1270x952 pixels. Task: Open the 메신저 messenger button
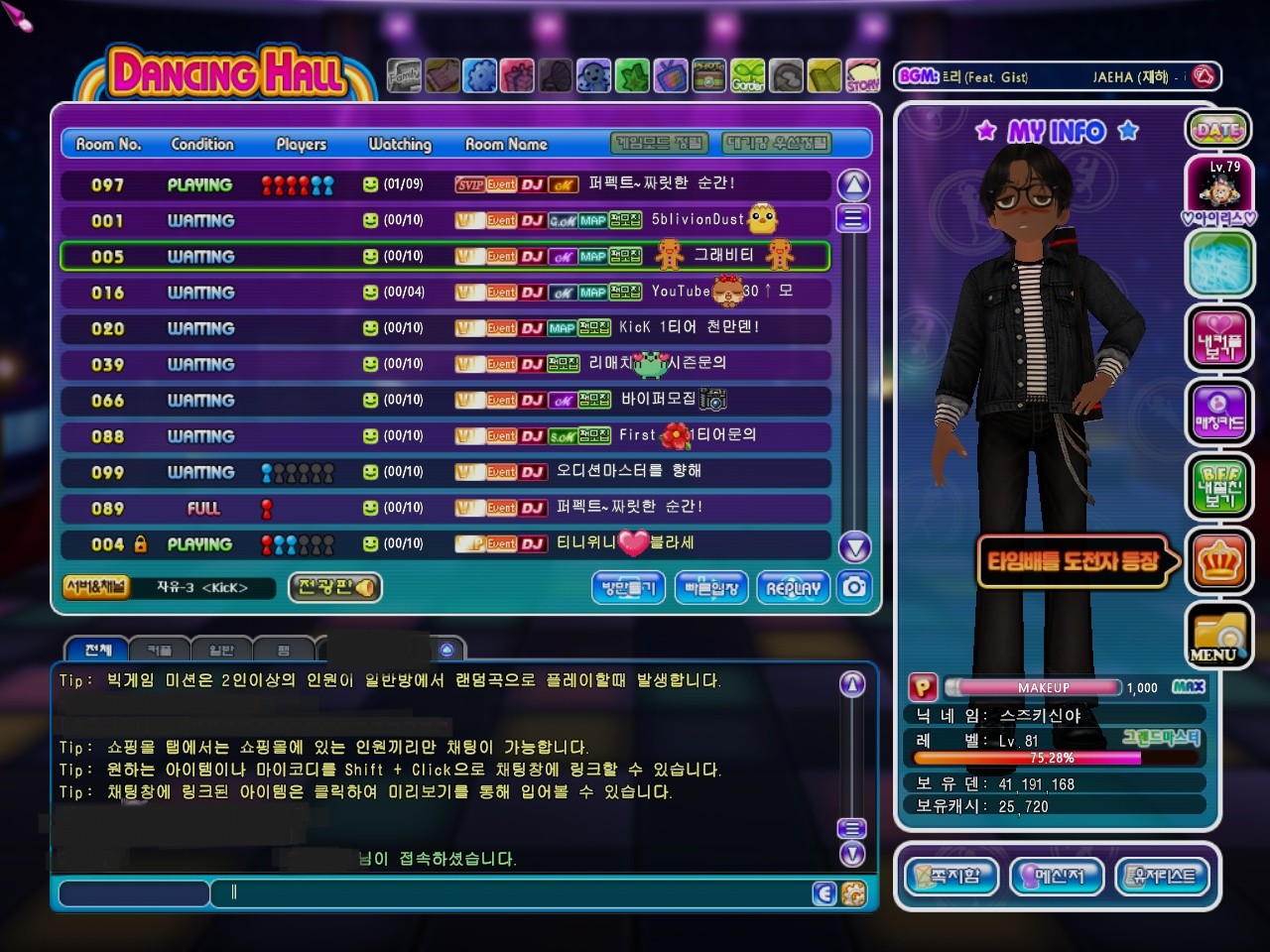pyautogui.click(x=1056, y=876)
